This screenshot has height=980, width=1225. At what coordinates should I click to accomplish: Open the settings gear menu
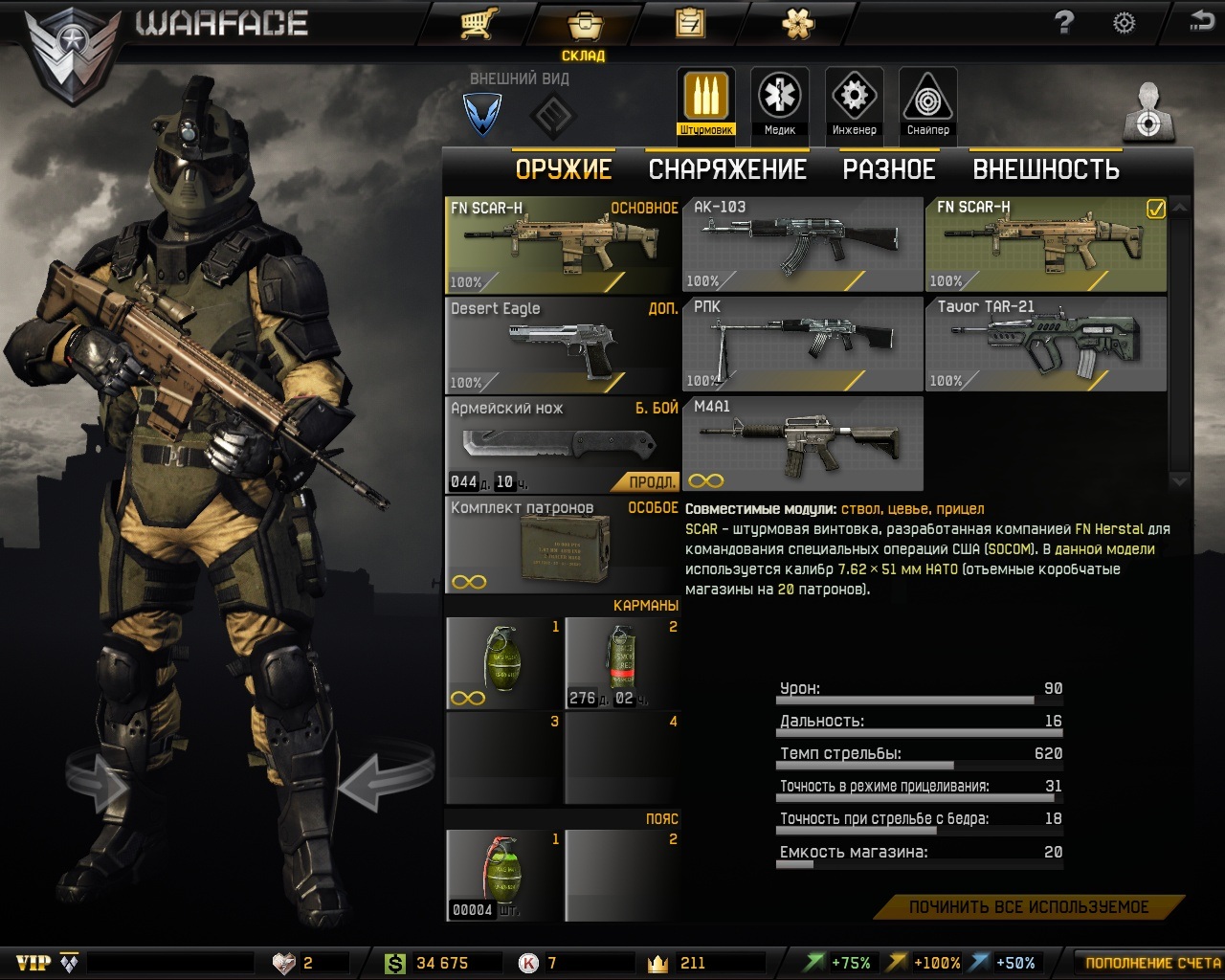point(1125,23)
